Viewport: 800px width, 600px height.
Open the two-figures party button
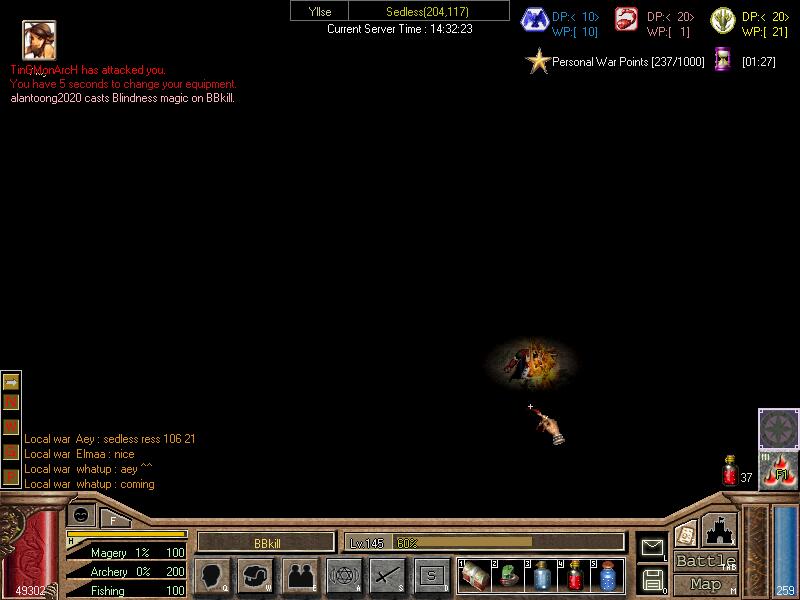300,575
